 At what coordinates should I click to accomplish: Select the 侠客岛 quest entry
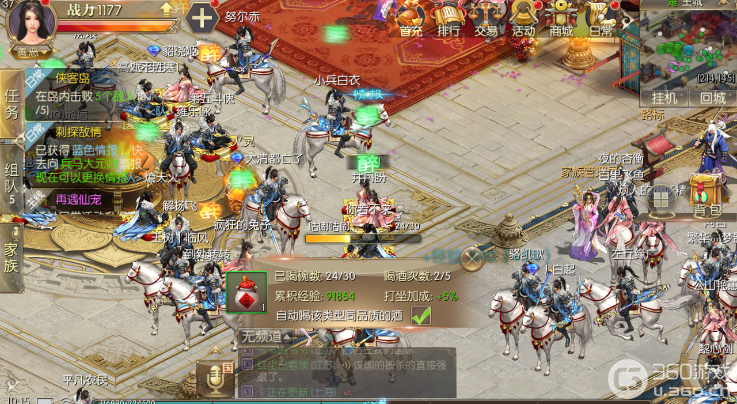click(x=72, y=78)
